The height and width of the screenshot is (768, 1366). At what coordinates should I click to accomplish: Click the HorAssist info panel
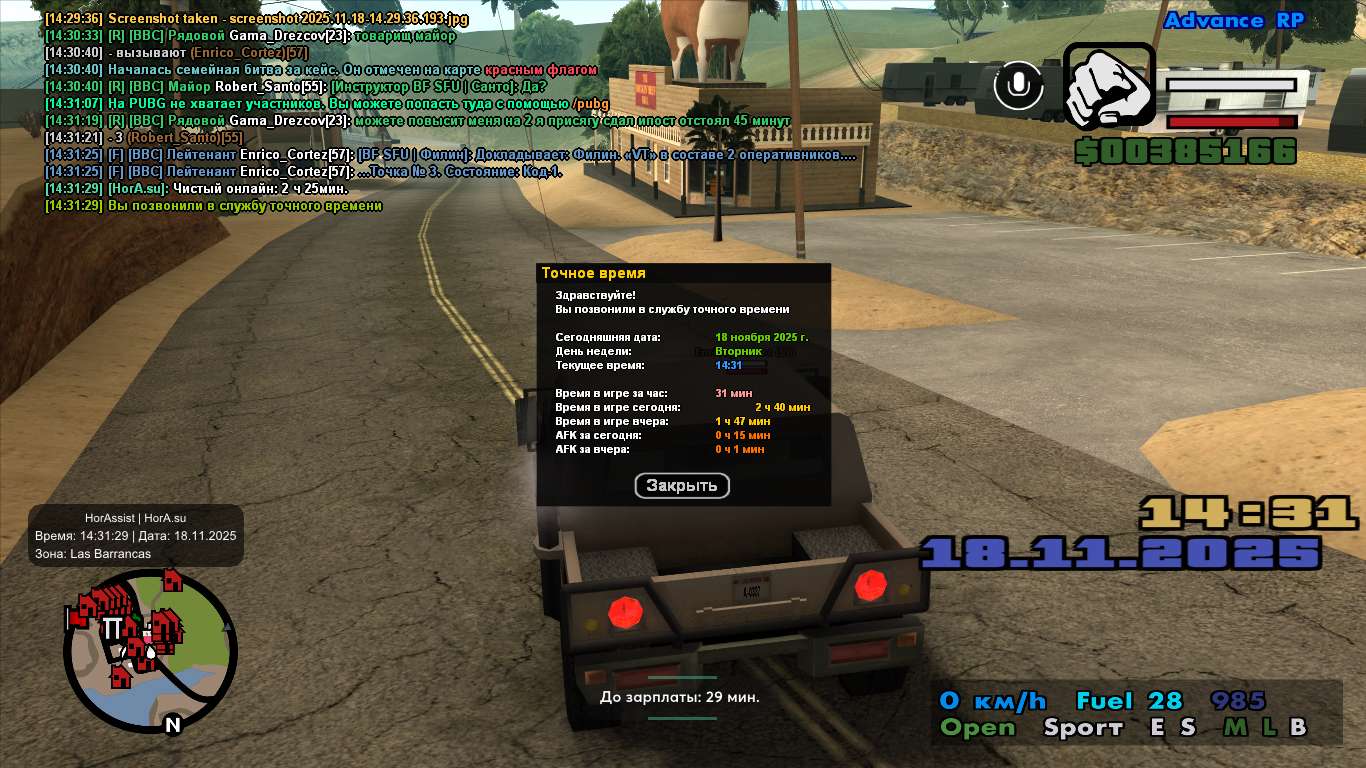coord(136,535)
